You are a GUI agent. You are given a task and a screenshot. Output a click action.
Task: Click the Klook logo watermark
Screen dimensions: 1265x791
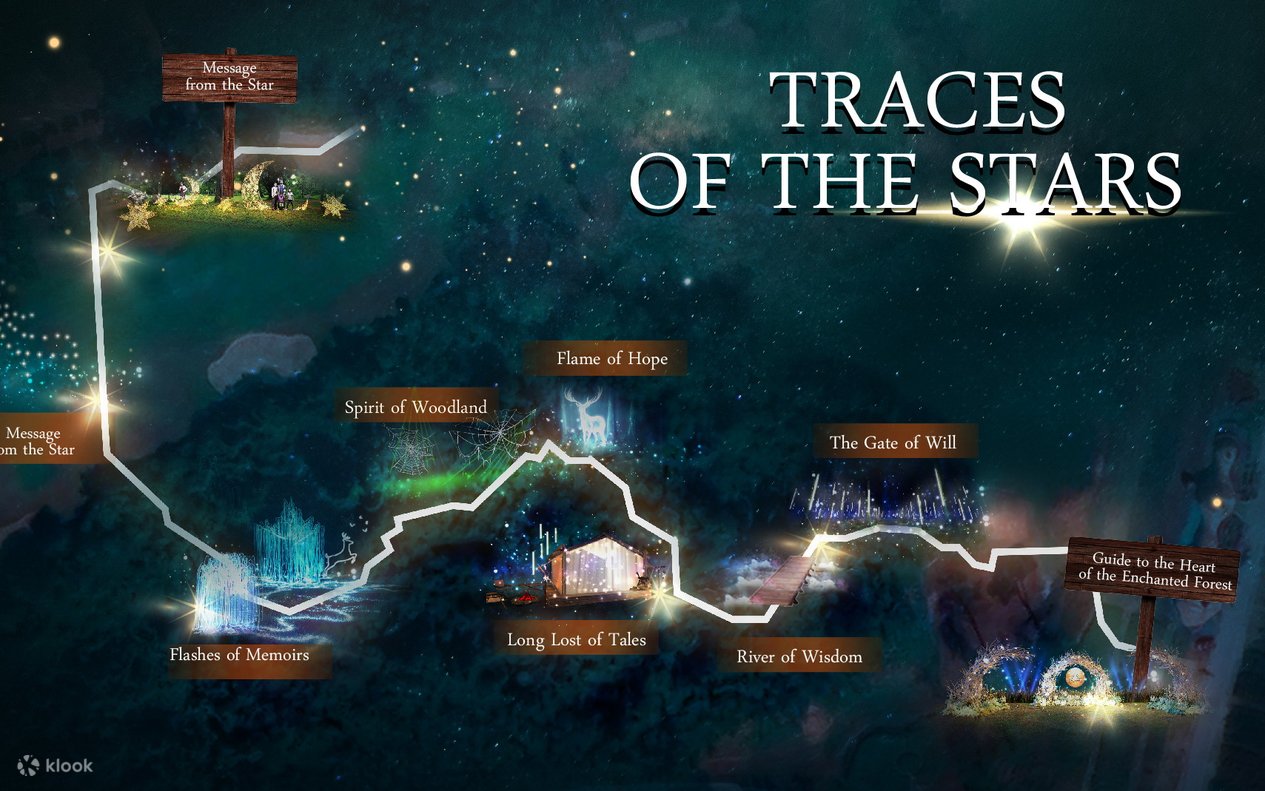(56, 765)
